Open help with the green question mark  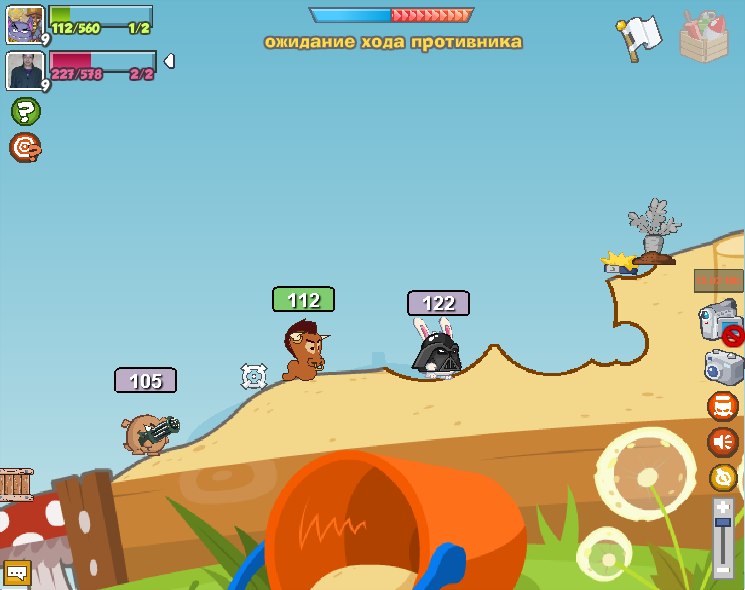pyautogui.click(x=25, y=111)
